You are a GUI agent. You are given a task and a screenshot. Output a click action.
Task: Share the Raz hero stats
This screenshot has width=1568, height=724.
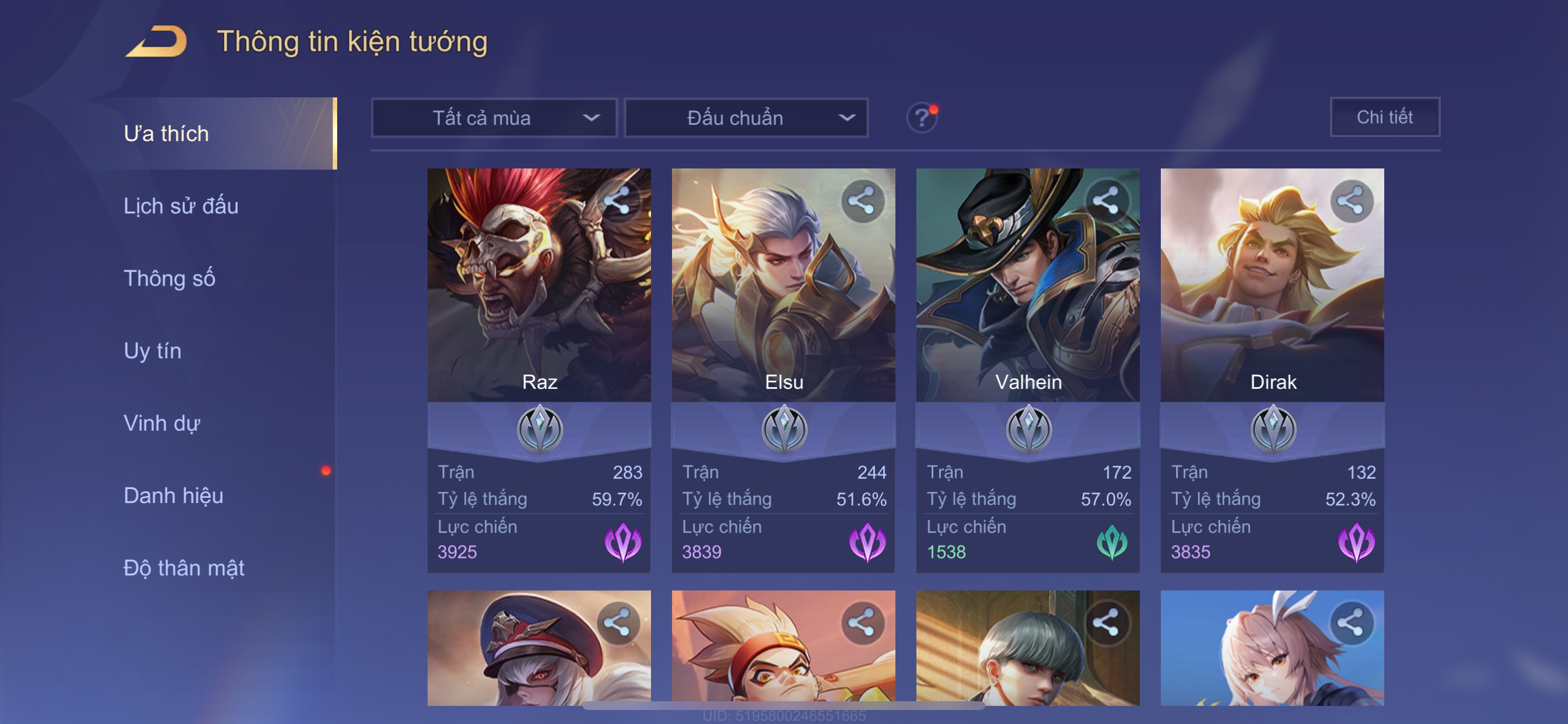coord(617,200)
